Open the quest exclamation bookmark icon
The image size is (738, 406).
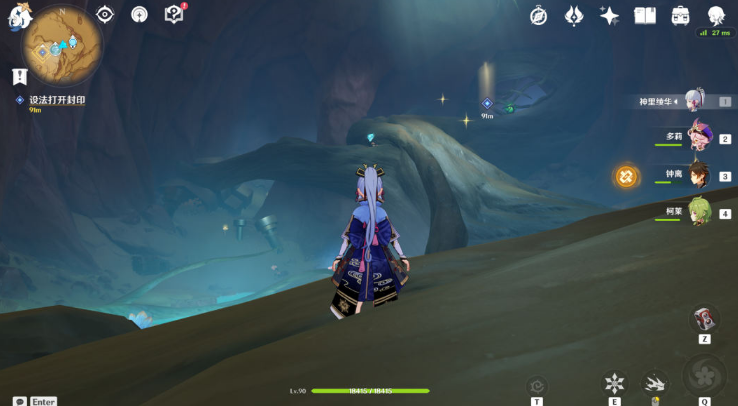coord(19,76)
